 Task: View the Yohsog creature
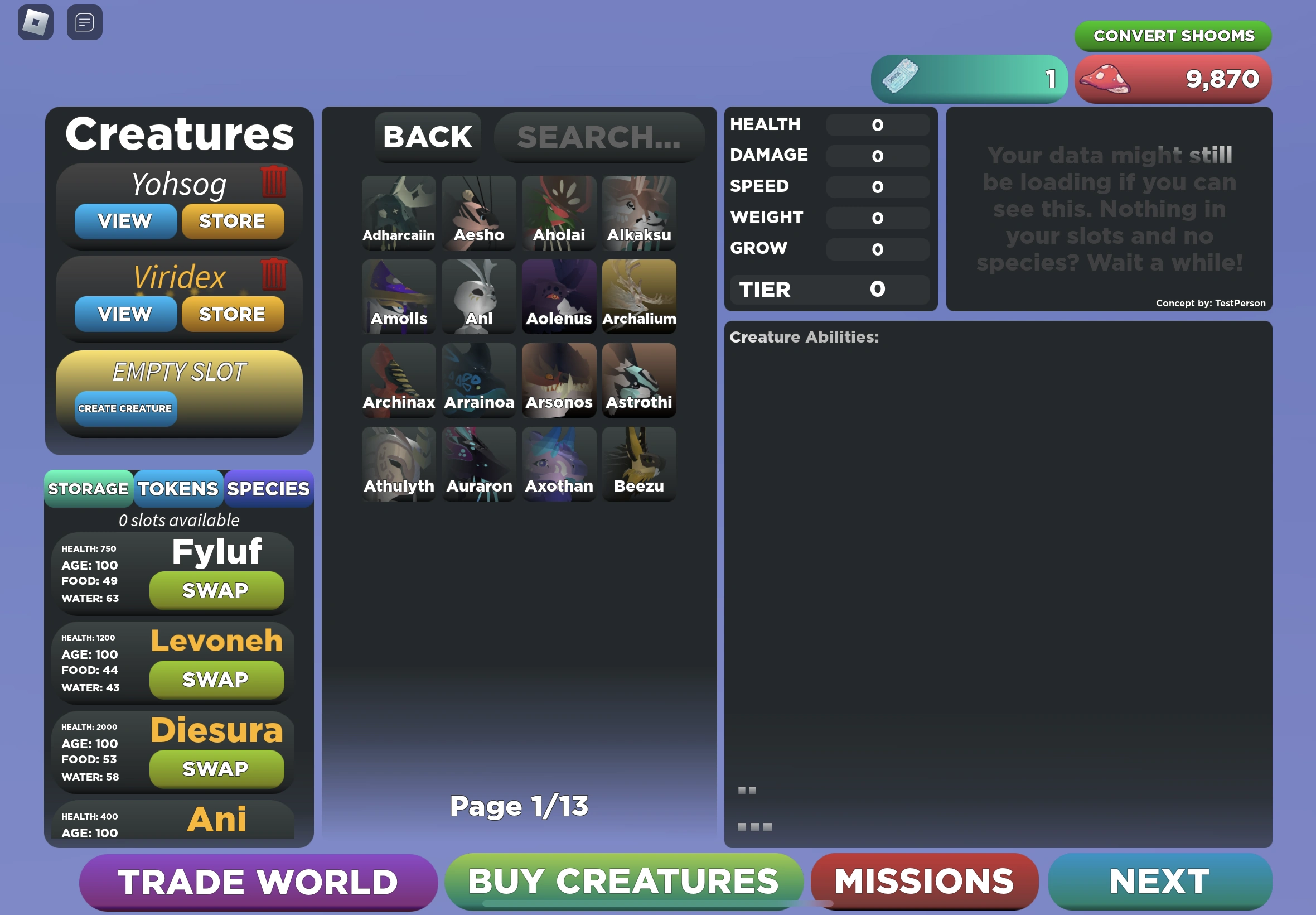tap(125, 221)
